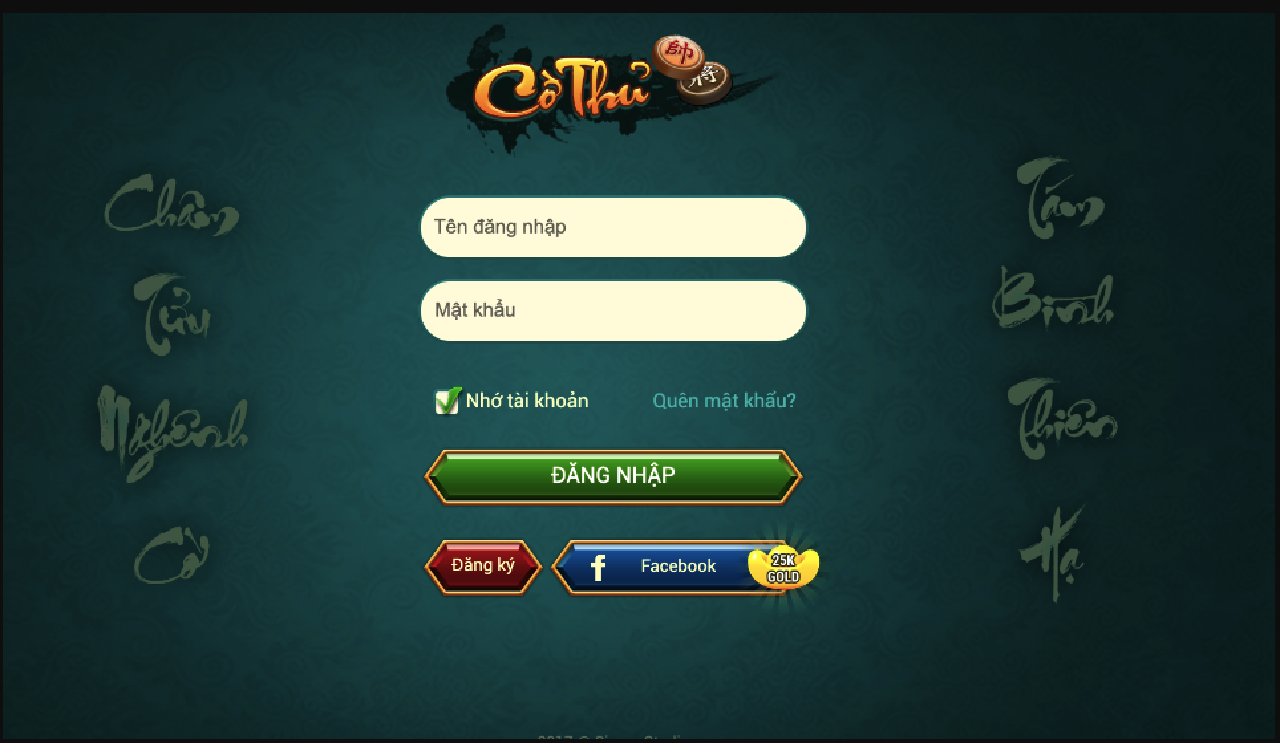Click the Tên đăng nhập input field
This screenshot has width=1280, height=743.
(x=612, y=227)
